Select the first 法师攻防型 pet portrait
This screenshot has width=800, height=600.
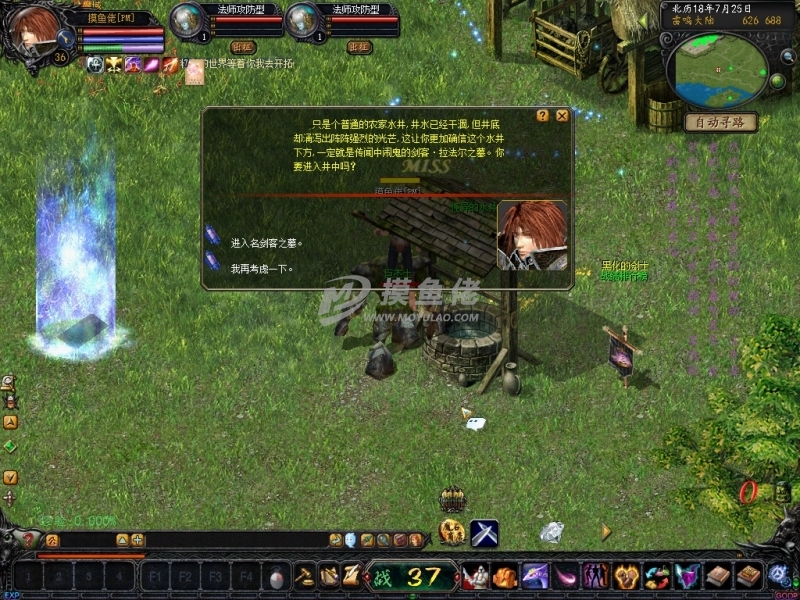[186, 22]
